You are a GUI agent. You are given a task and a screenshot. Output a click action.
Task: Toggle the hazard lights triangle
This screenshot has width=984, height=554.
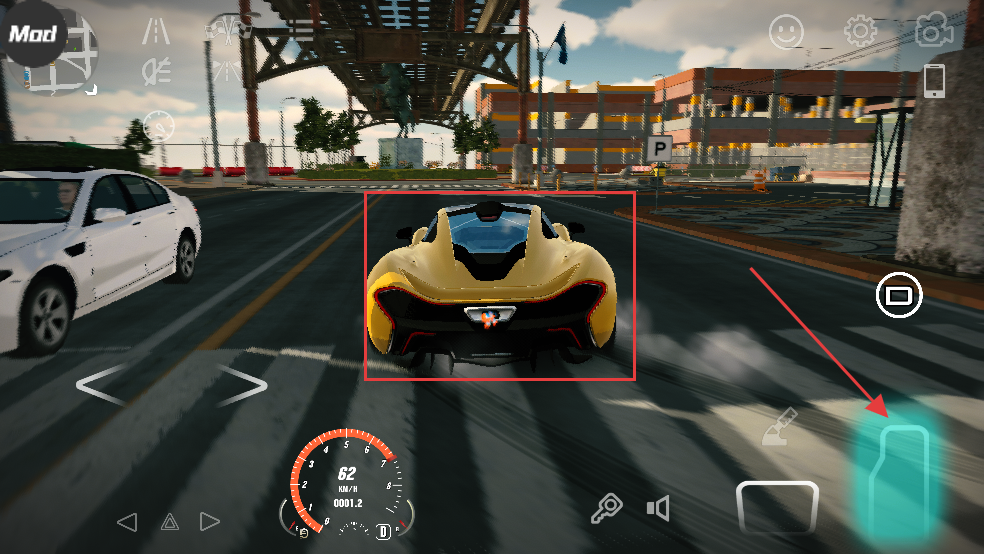pyautogui.click(x=169, y=521)
